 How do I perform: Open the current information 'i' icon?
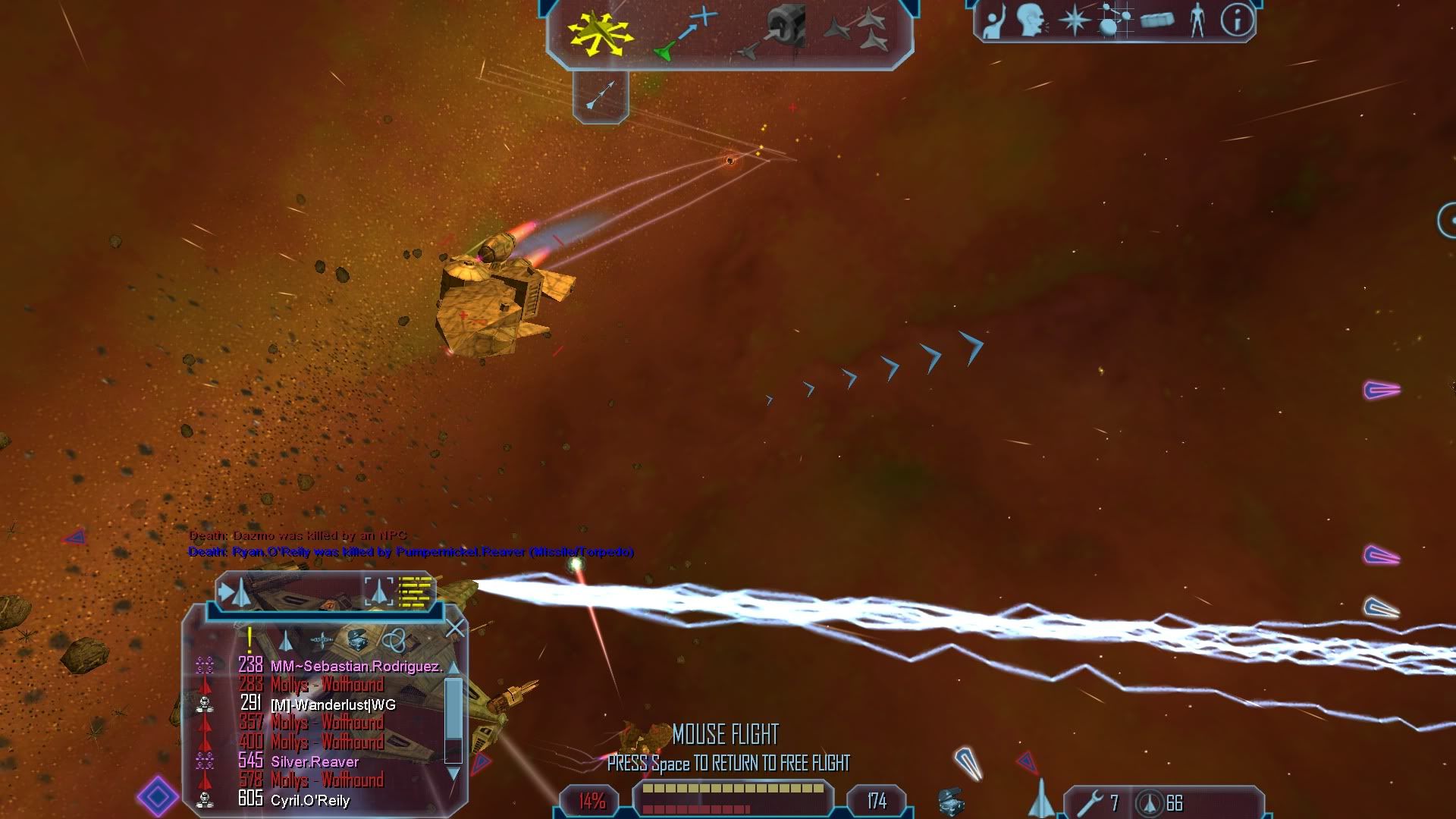(1237, 20)
